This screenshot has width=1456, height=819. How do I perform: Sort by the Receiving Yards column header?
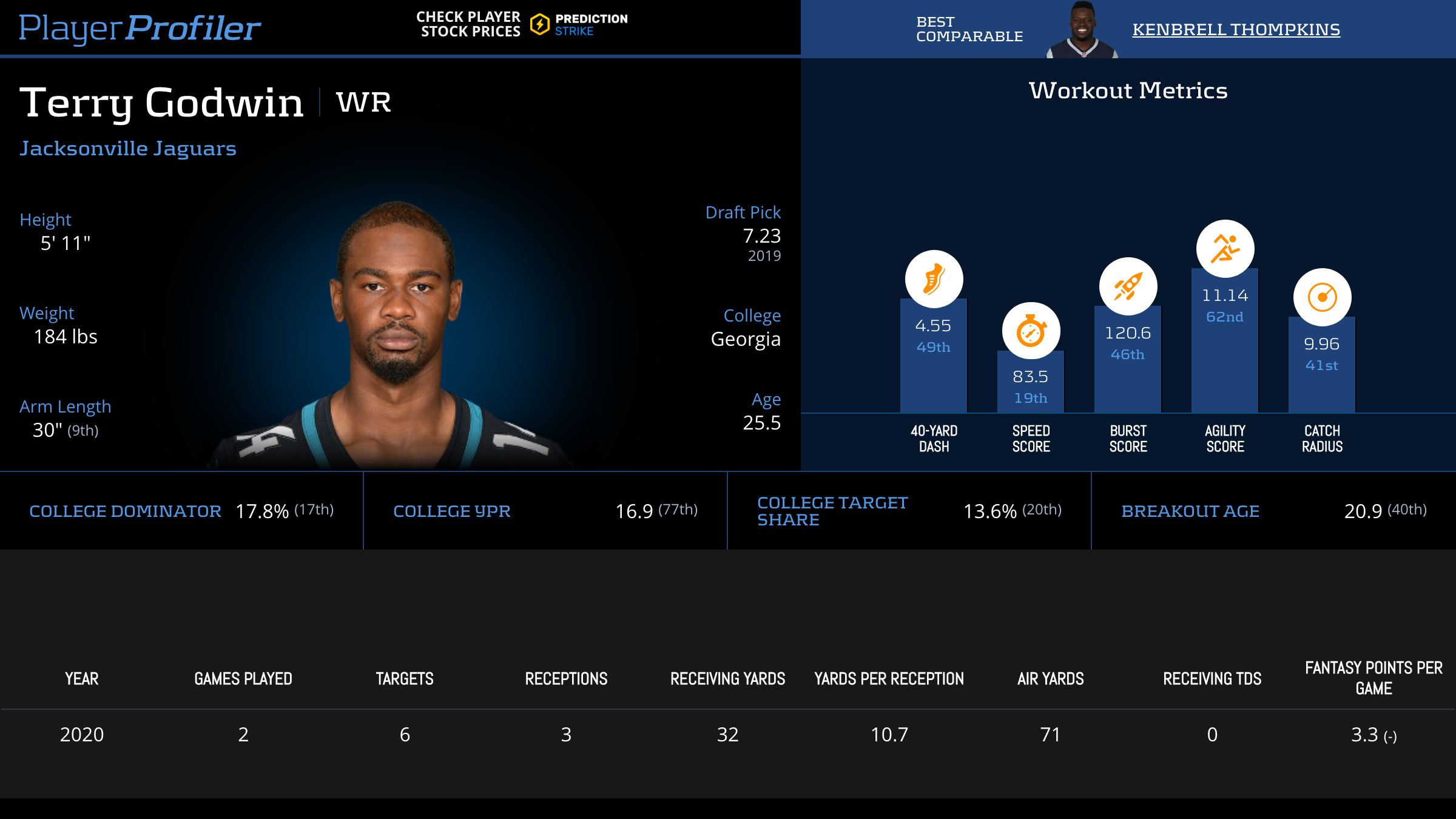[x=727, y=679]
